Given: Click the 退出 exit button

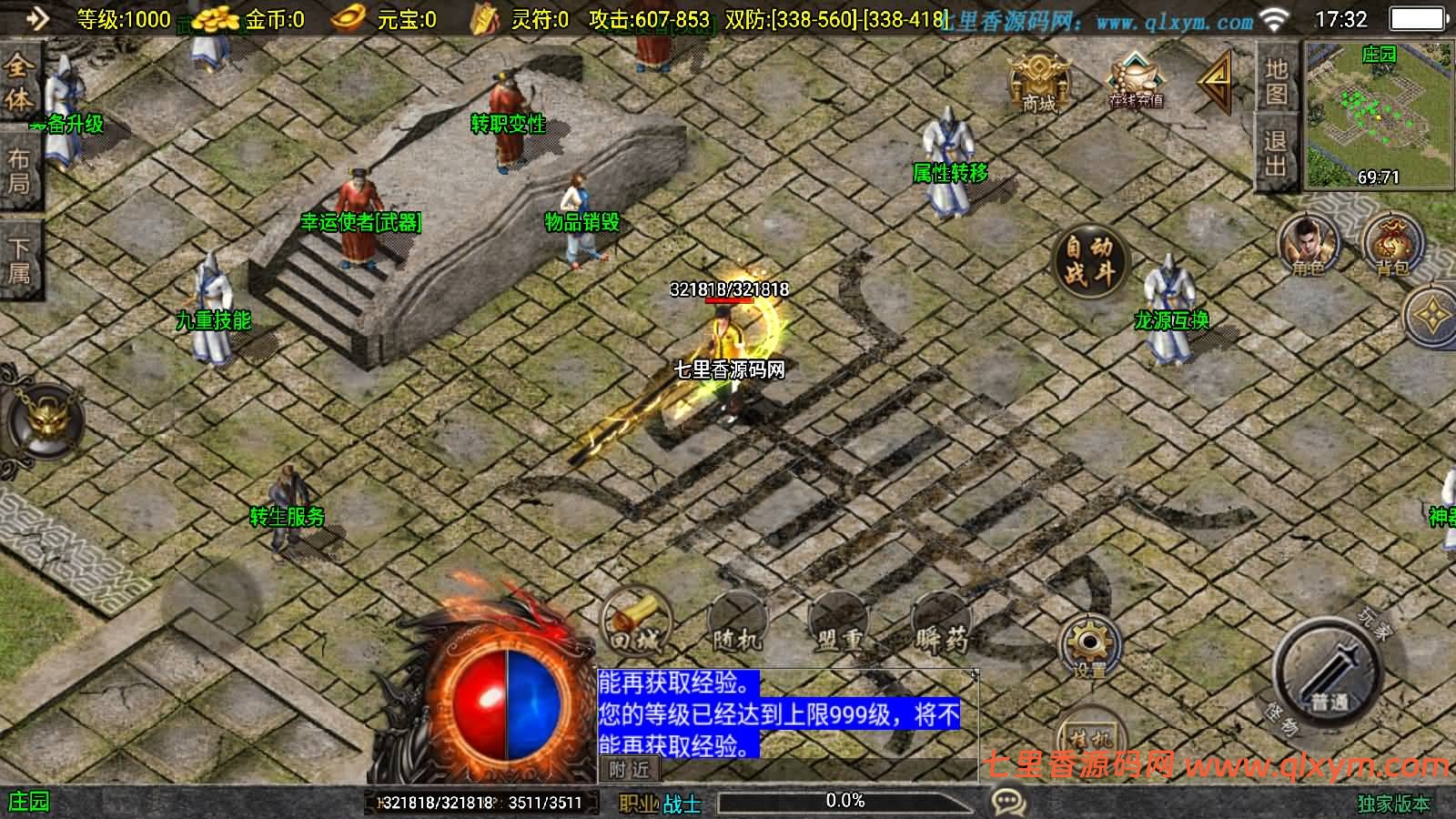Looking at the screenshot, I should 1276,153.
